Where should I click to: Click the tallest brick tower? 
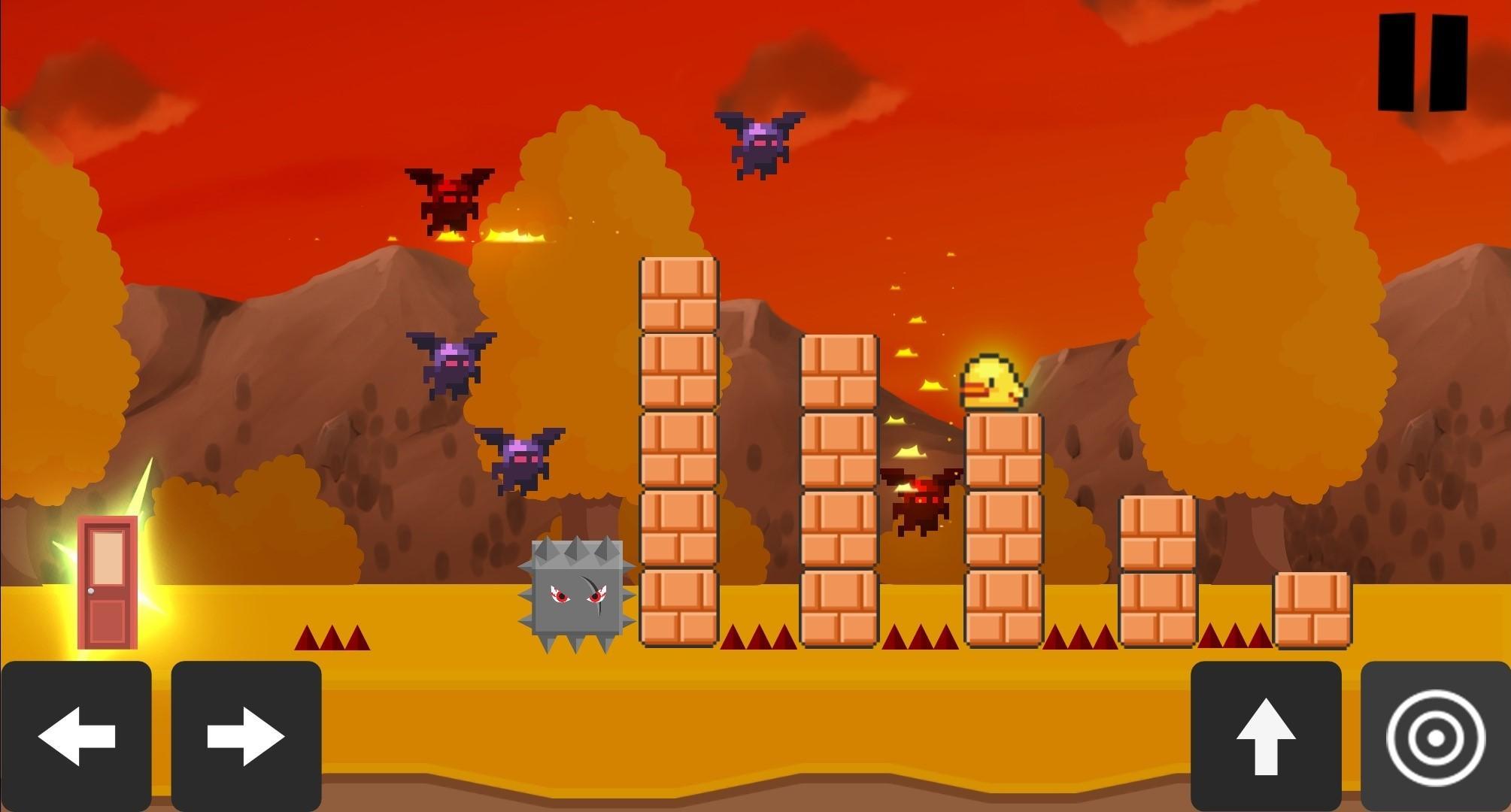pyautogui.click(x=677, y=451)
